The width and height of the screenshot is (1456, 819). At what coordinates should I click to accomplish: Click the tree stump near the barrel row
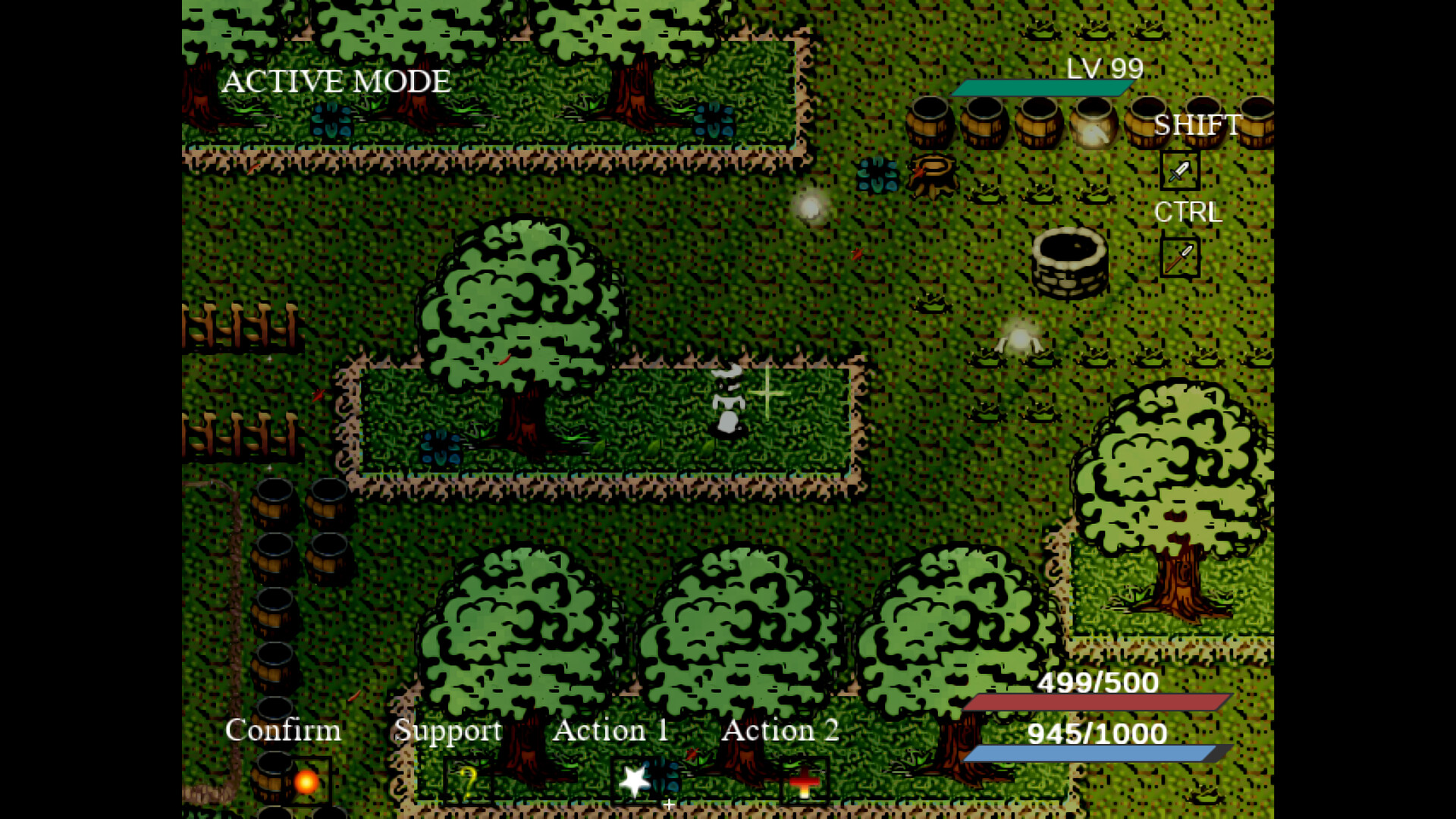tap(931, 173)
